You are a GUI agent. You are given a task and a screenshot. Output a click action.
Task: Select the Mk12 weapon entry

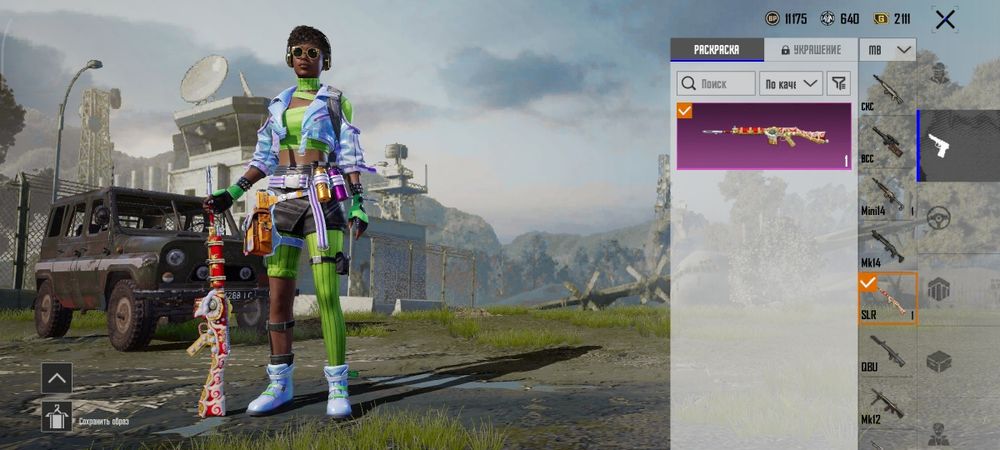coord(886,403)
